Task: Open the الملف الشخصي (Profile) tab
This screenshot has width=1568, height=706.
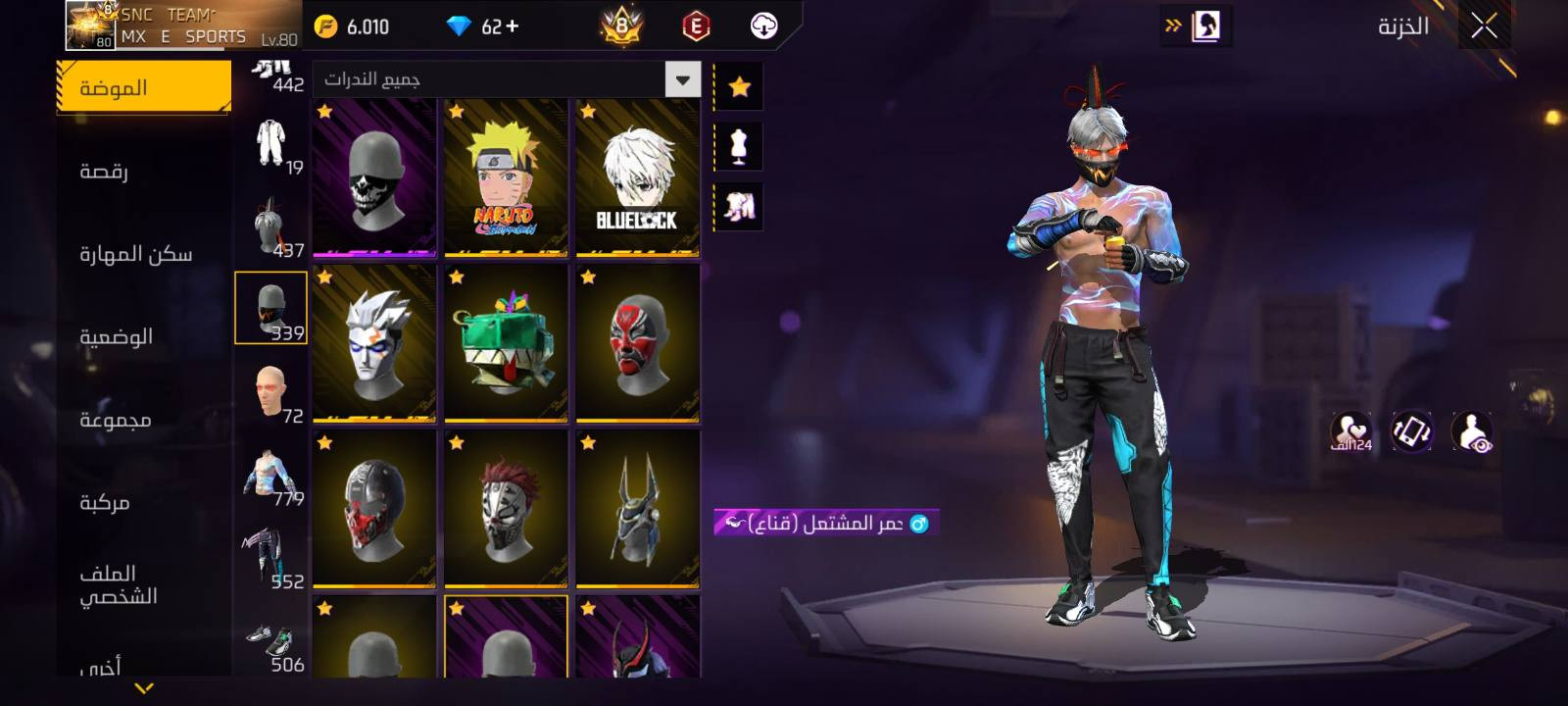Action: [x=118, y=584]
